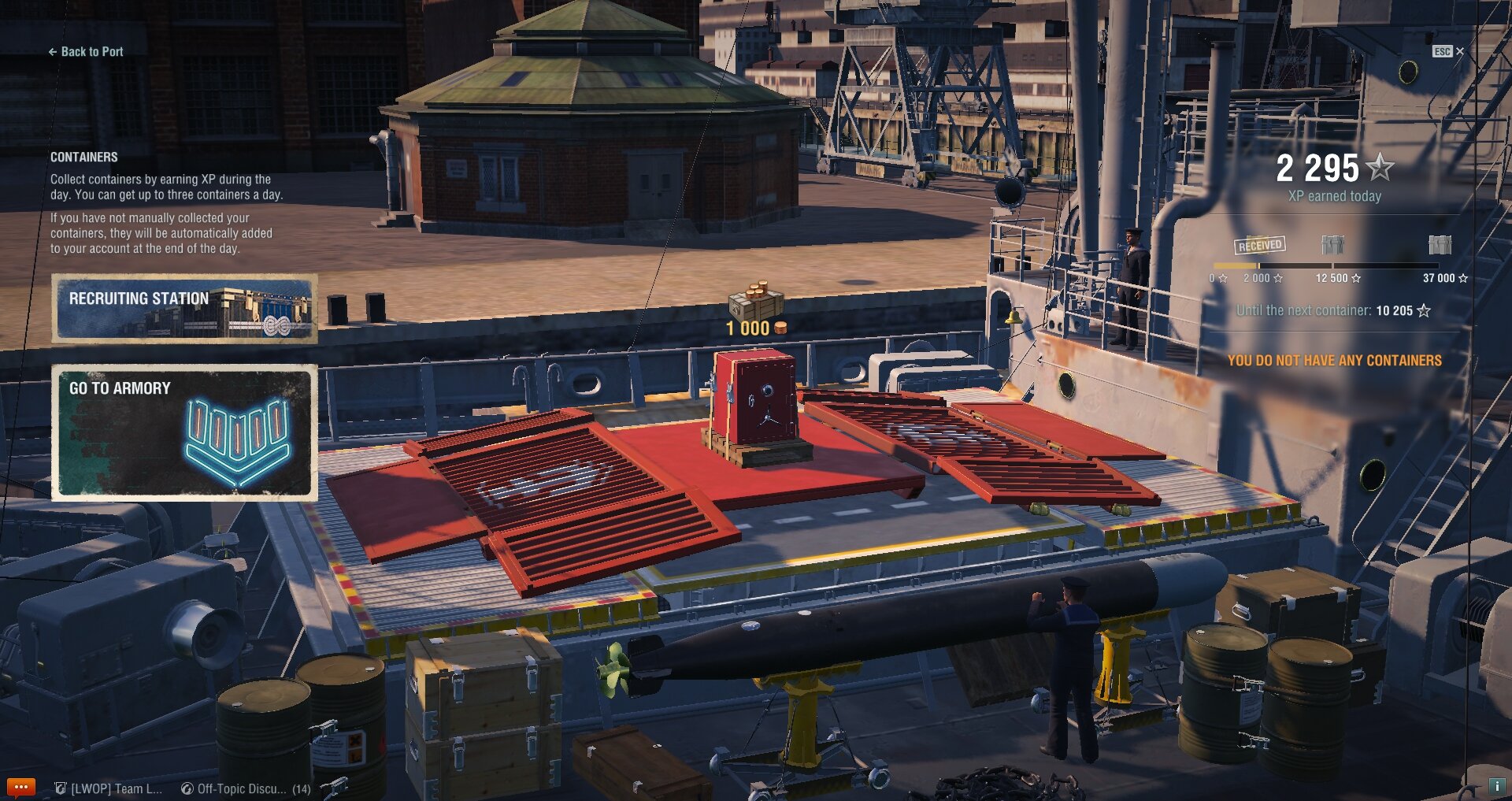This screenshot has height=801, width=1512.
Task: Close the containers screen with ESC X
Action: 1448,51
